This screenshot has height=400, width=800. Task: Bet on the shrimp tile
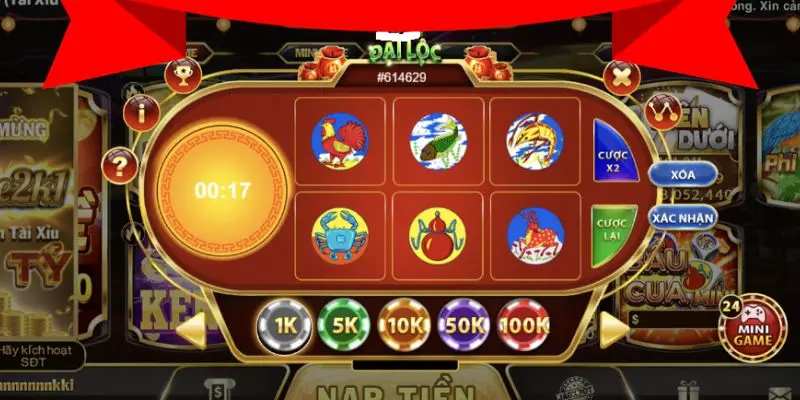pos(534,141)
